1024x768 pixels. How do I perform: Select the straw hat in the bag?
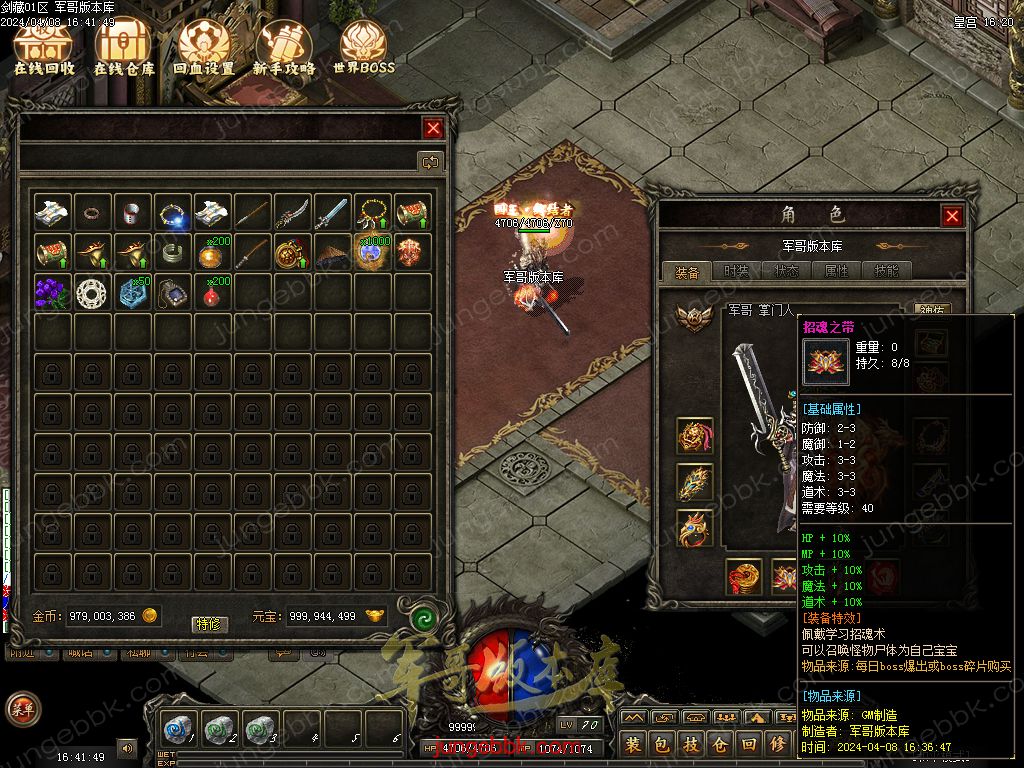(333, 252)
